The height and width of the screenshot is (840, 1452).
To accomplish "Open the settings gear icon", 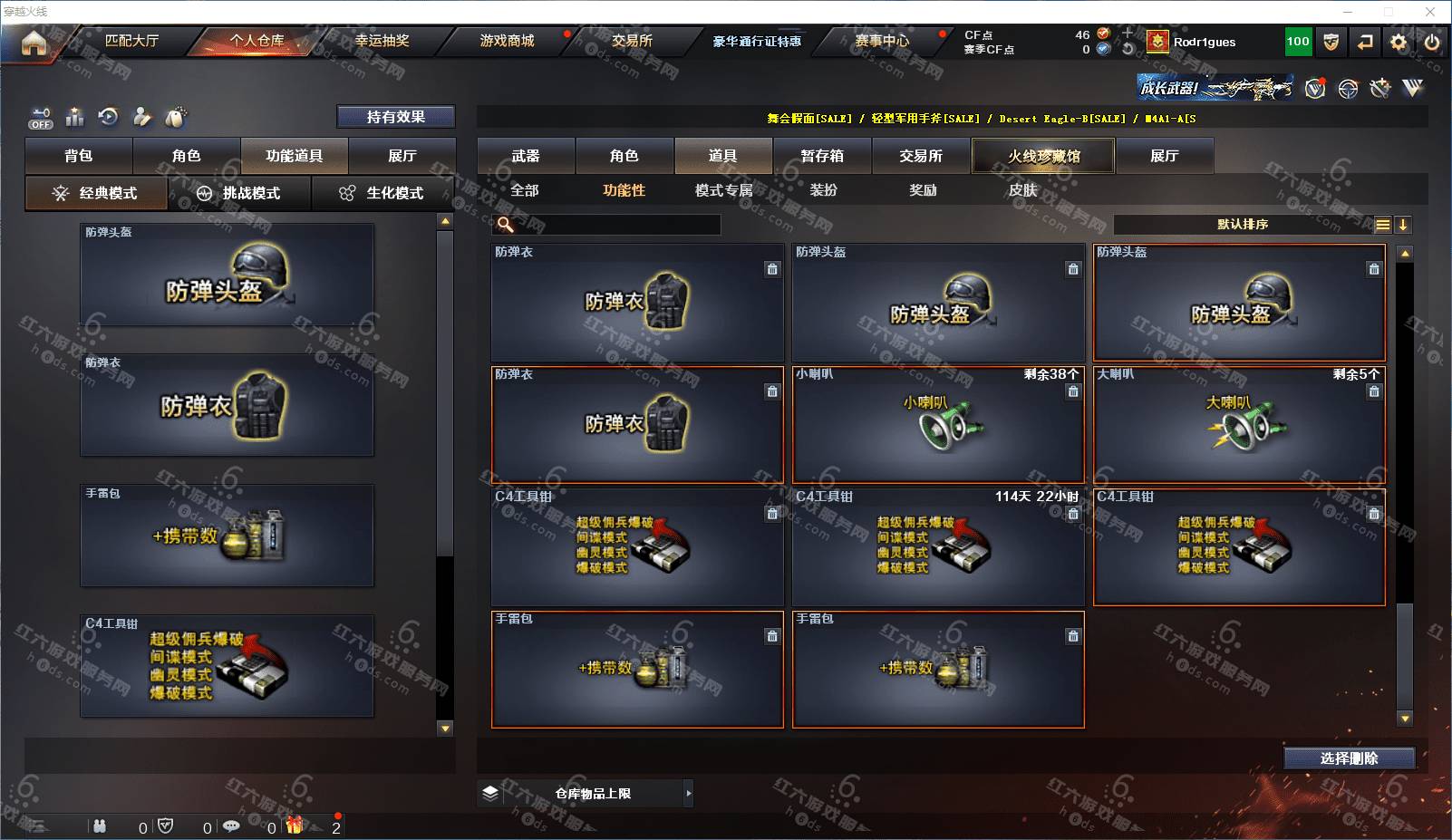I will [1399, 43].
